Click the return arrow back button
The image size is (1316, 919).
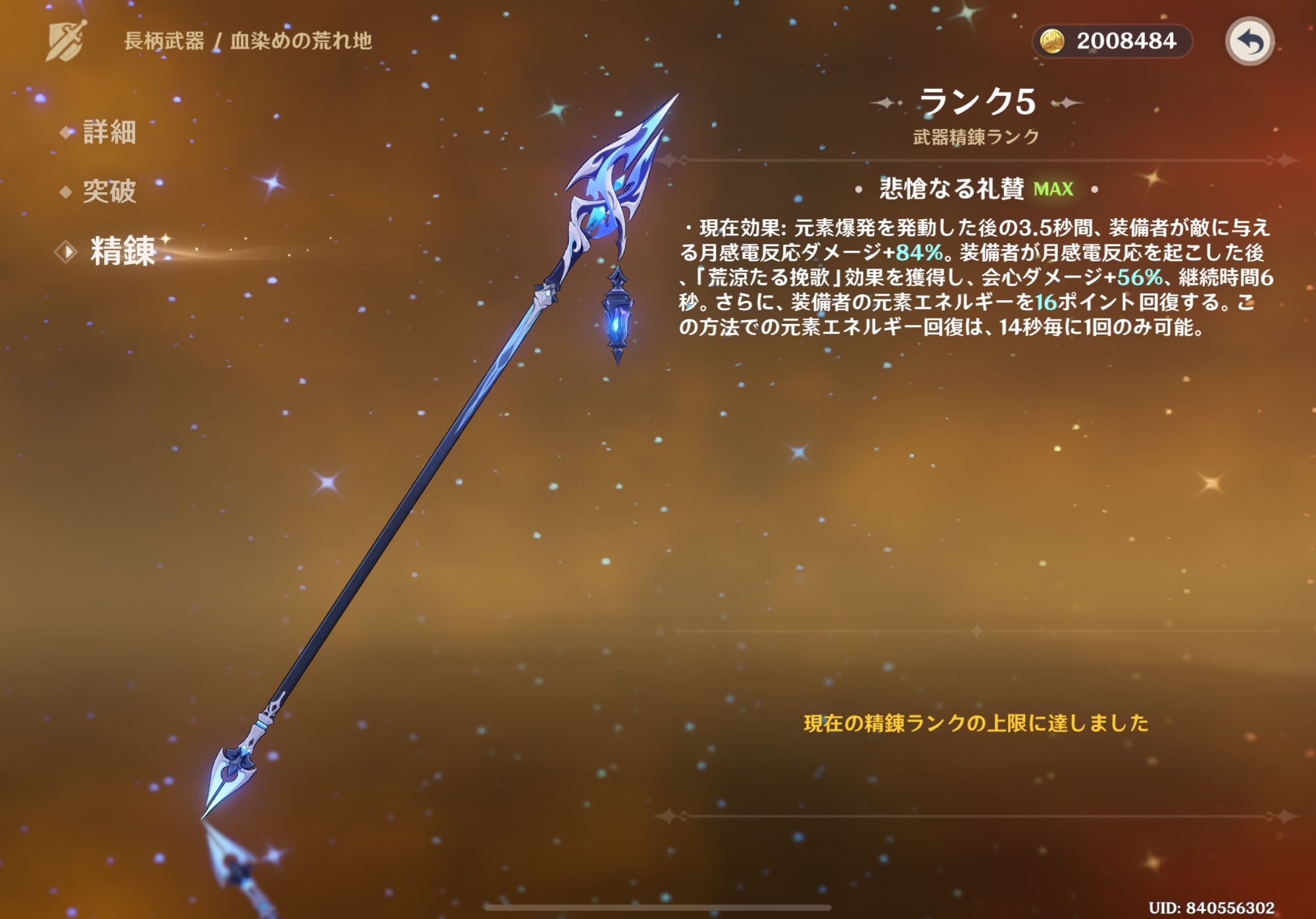click(x=1249, y=41)
